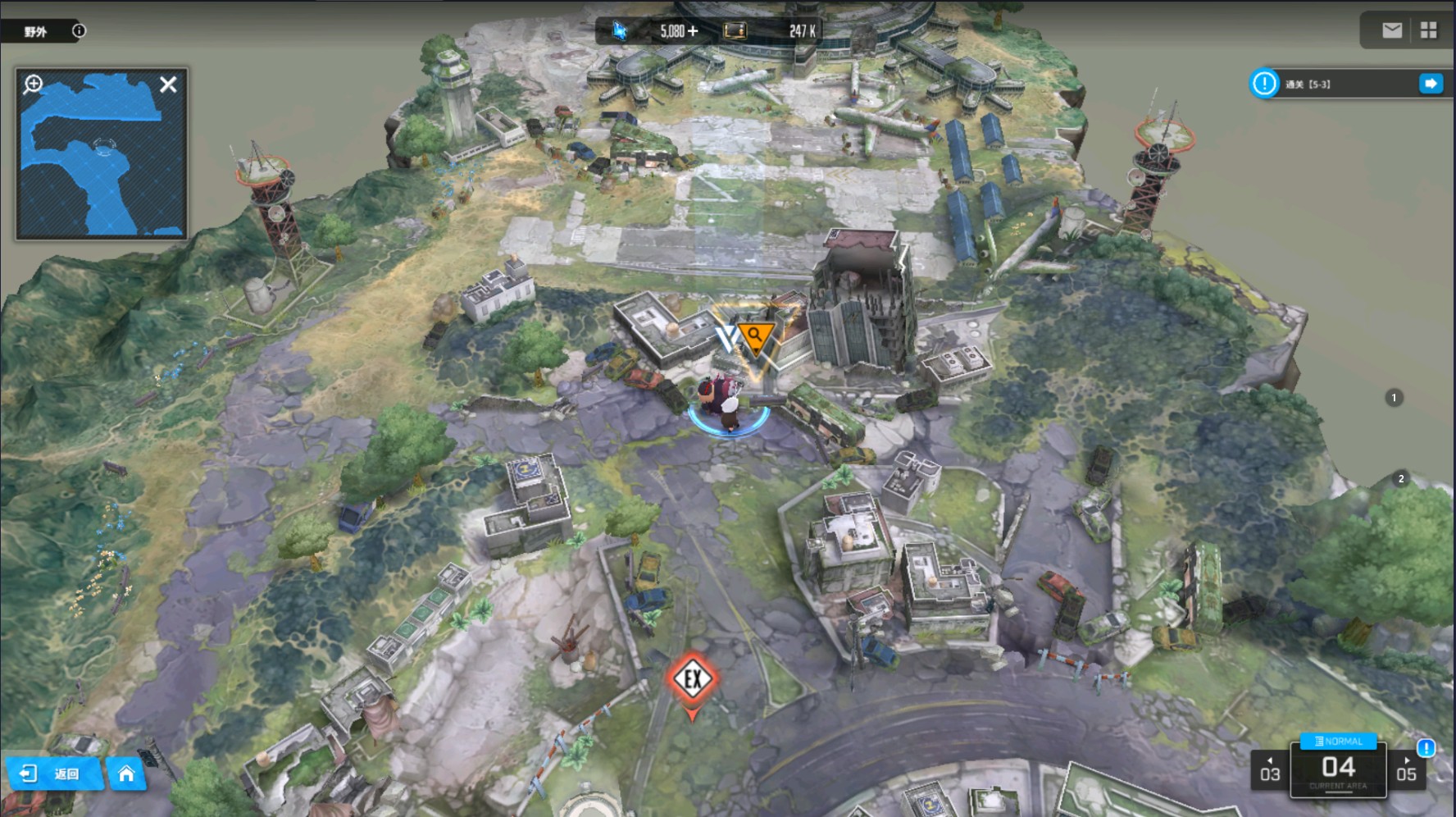Go to the home screen via house icon
The width and height of the screenshot is (1456, 817).
[126, 774]
